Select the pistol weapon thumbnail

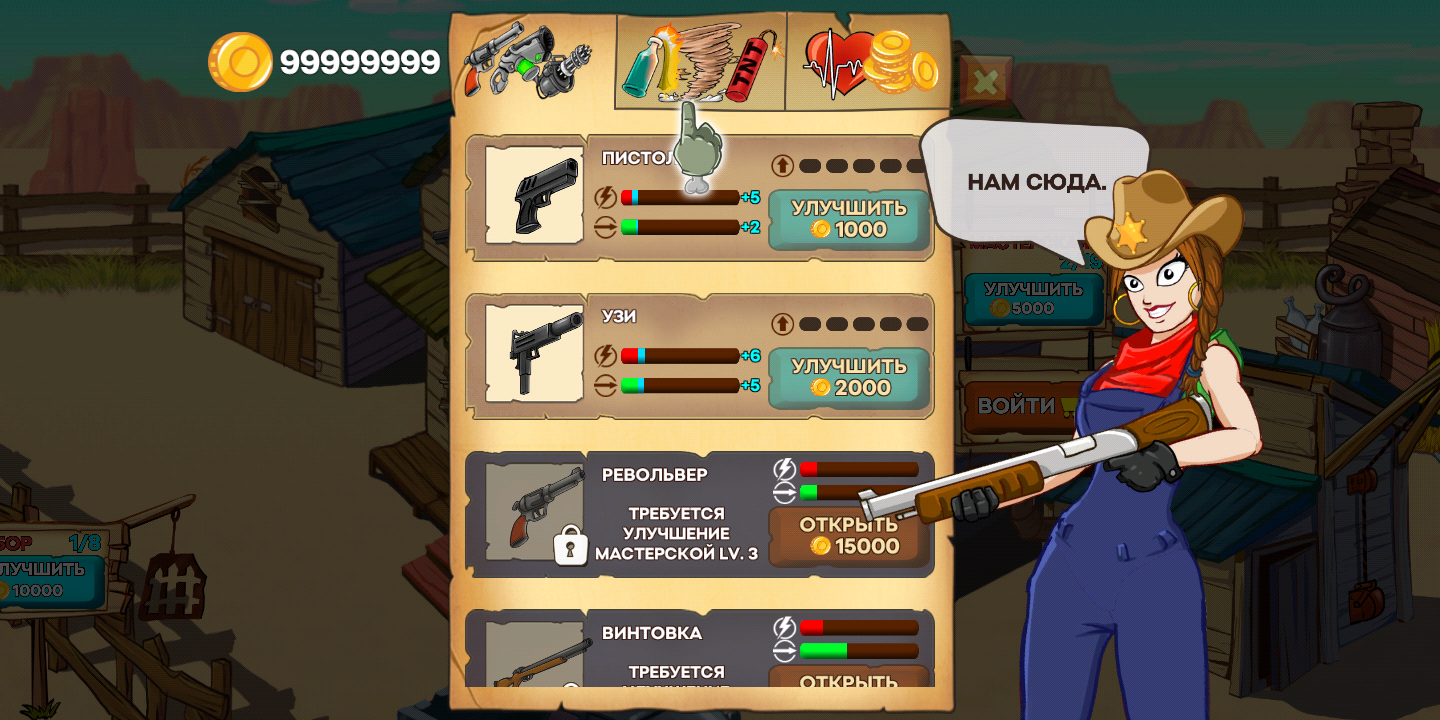click(534, 195)
